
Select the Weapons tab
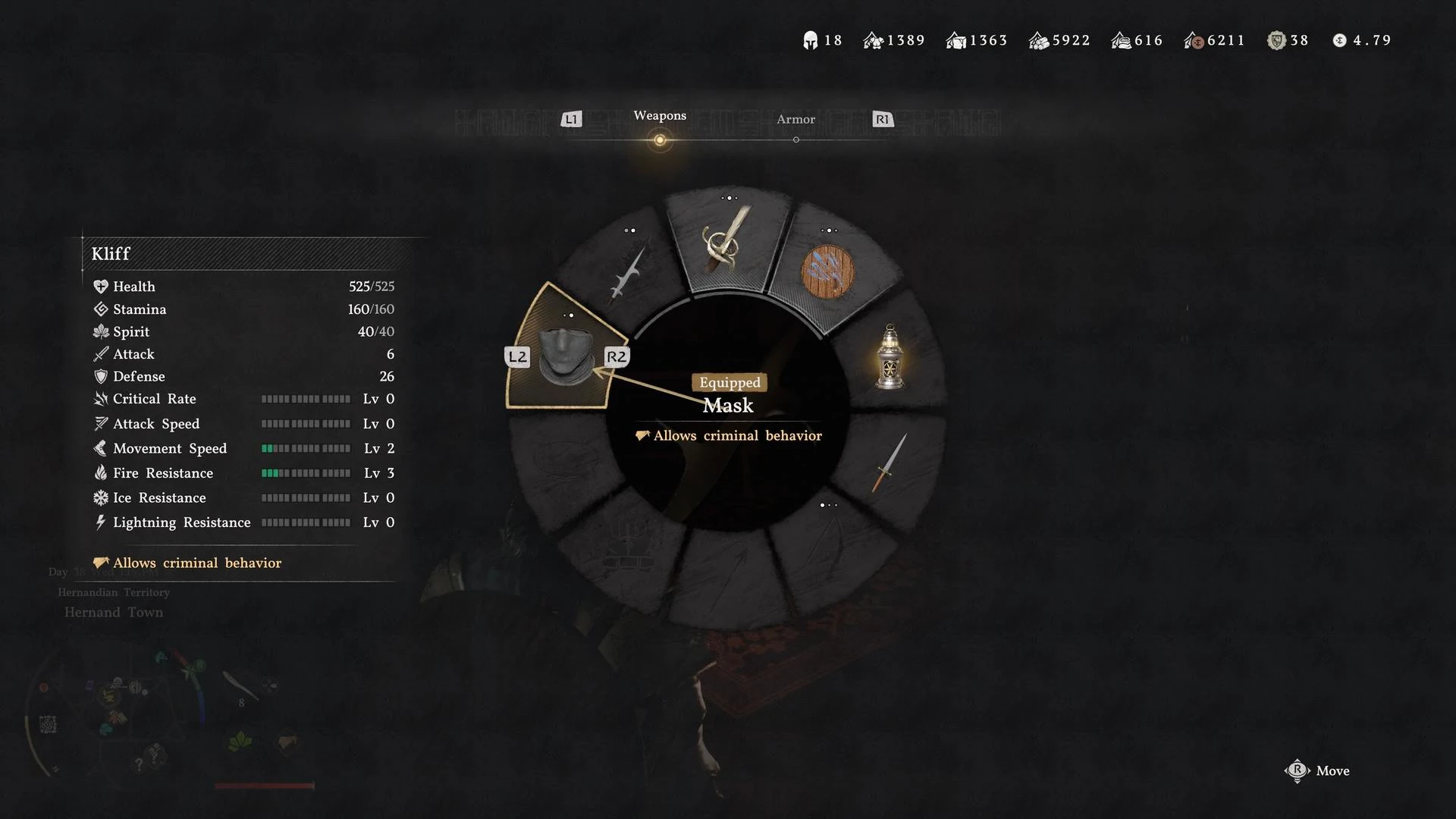coord(659,116)
